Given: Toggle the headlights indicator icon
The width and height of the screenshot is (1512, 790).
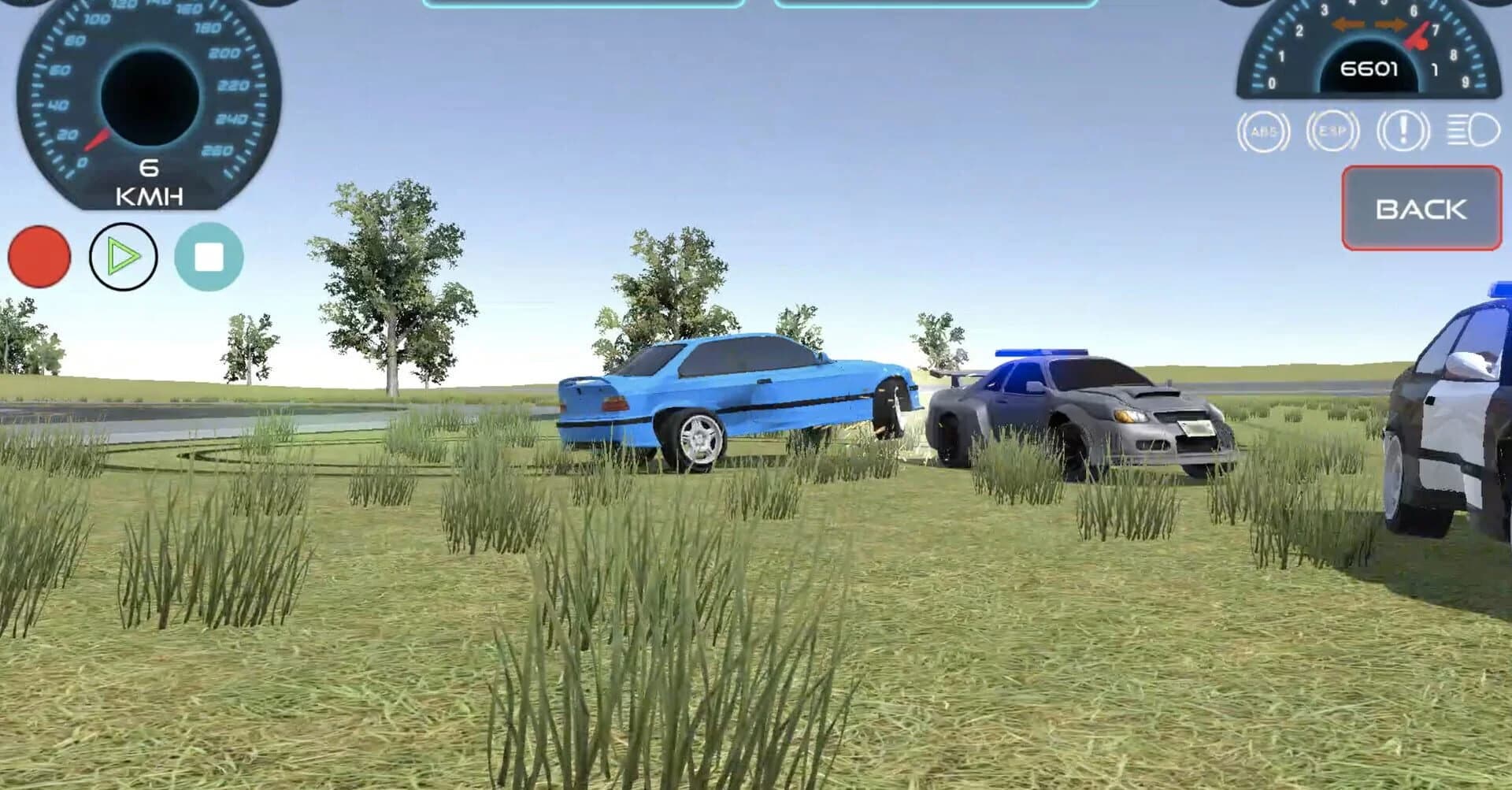Looking at the screenshot, I should pos(1473,132).
